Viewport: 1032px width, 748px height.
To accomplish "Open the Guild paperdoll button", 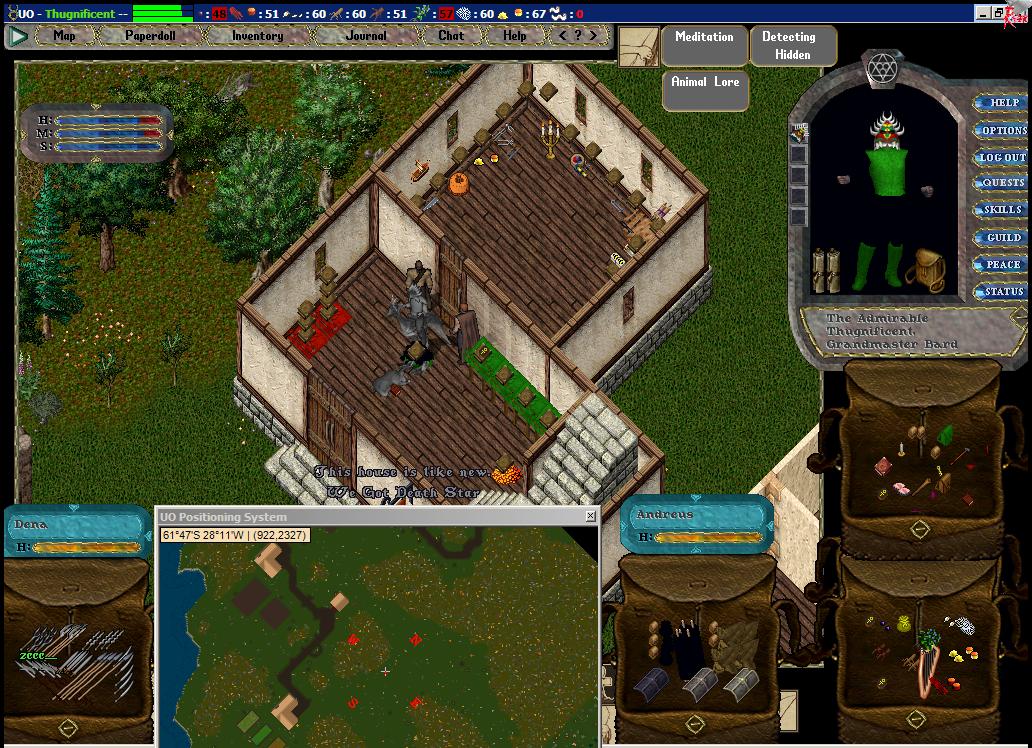I will tap(1002, 238).
